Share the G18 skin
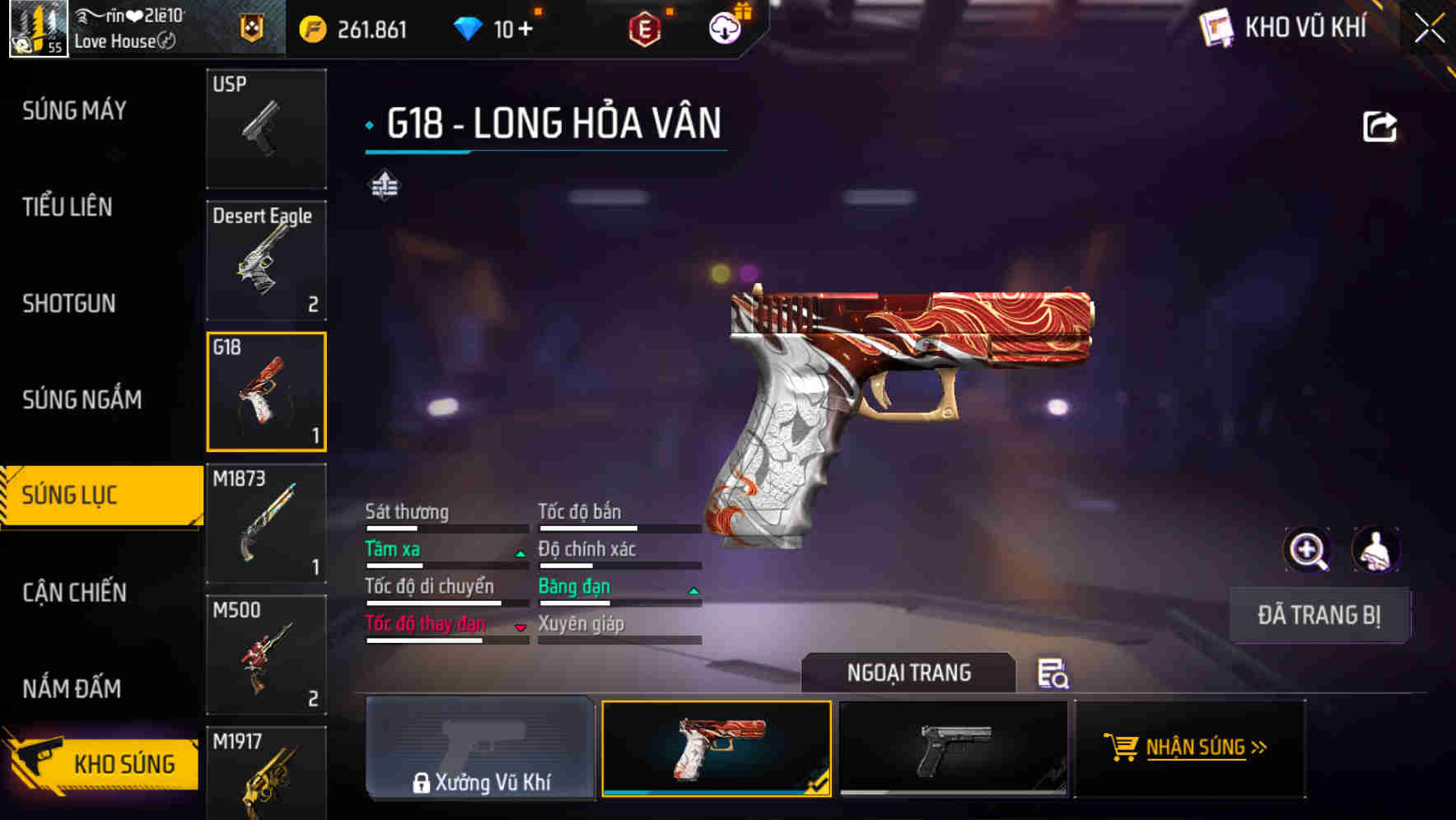 pos(1379,127)
